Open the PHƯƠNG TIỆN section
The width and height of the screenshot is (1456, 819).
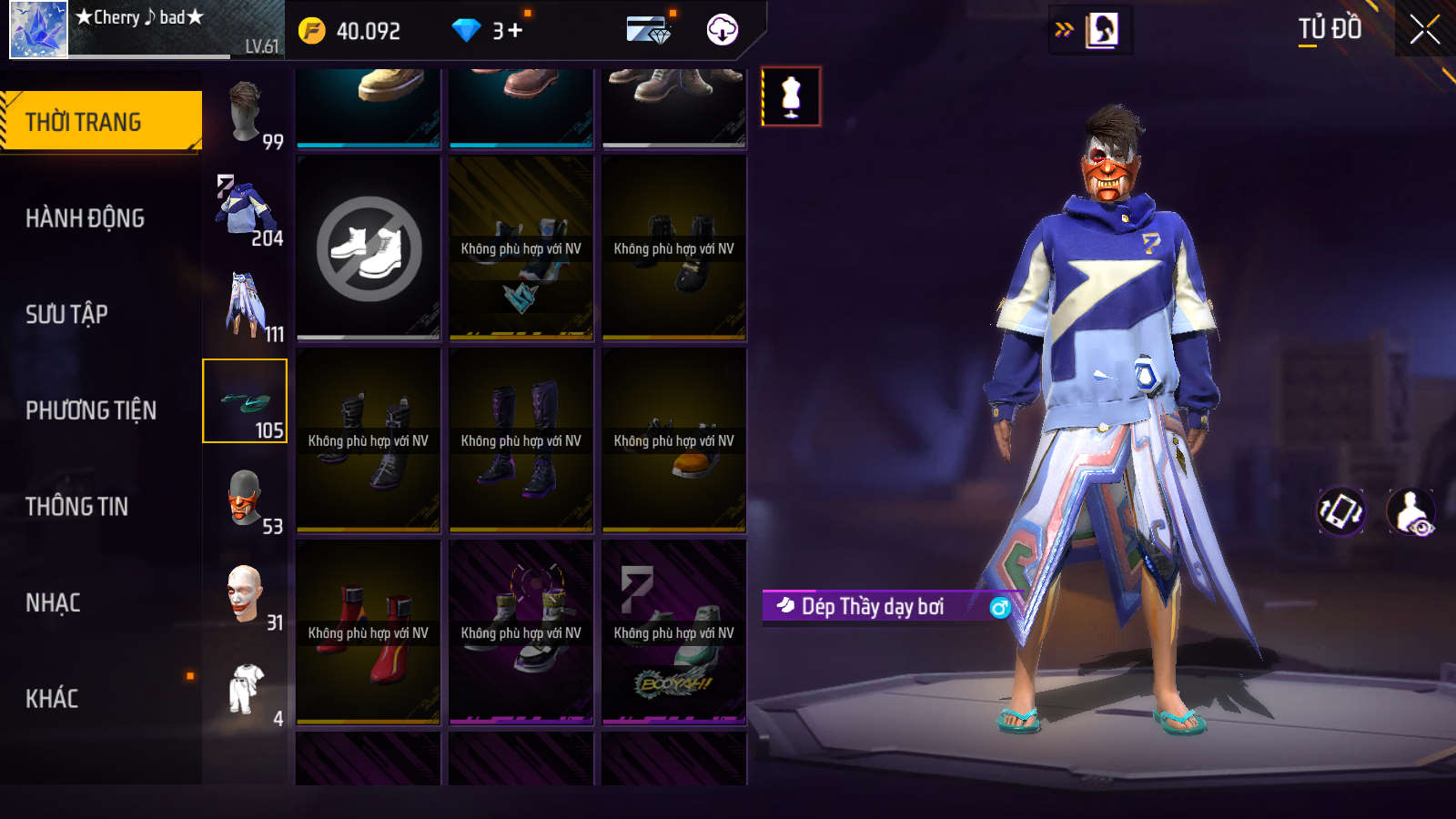(x=91, y=410)
